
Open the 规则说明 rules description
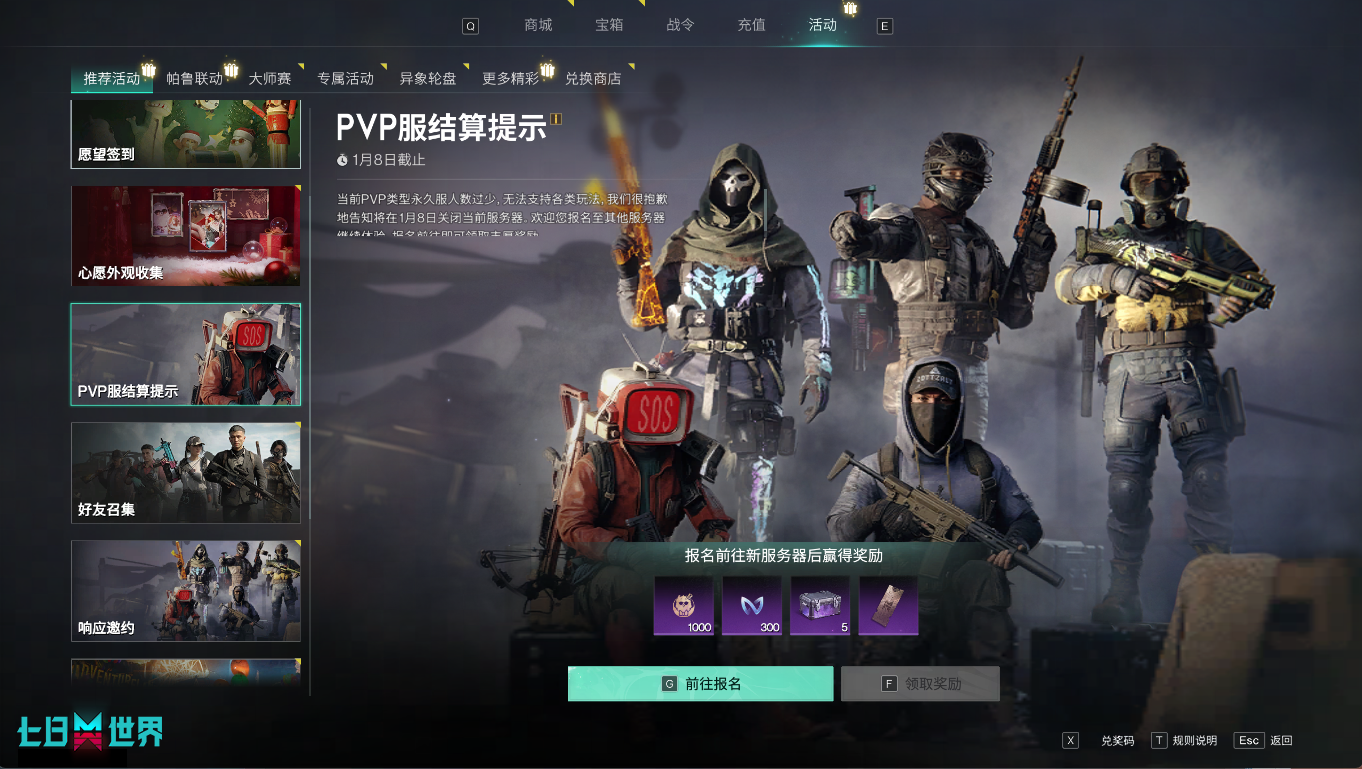click(1196, 740)
